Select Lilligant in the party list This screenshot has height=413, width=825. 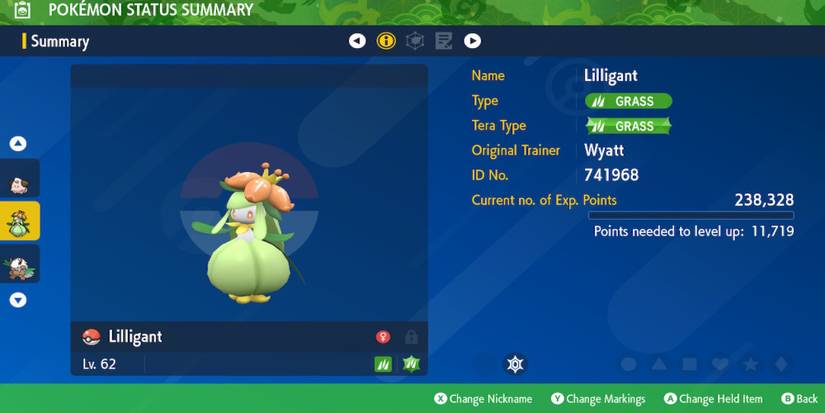coord(21,220)
